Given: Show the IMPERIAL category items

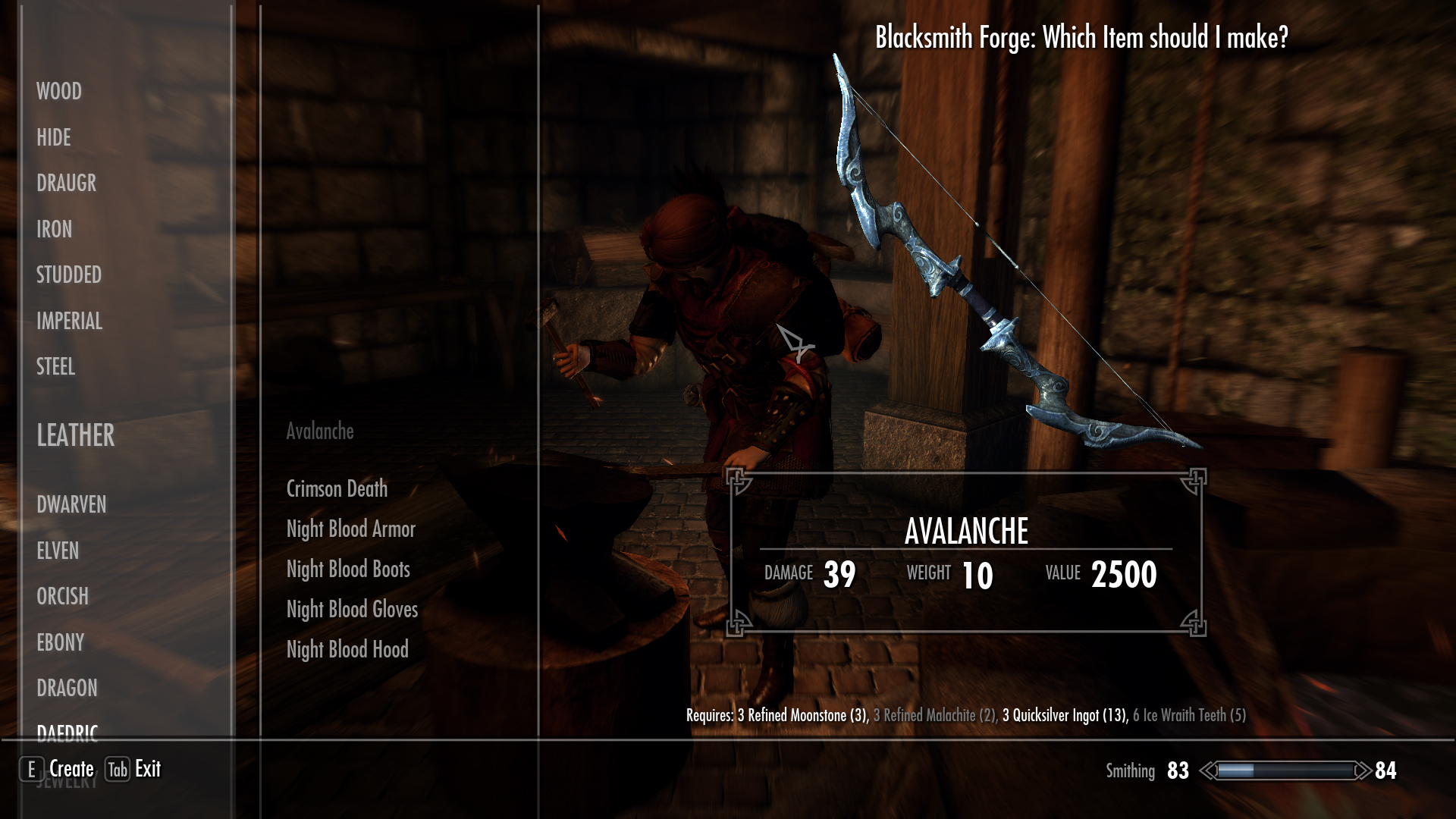Looking at the screenshot, I should [x=70, y=321].
